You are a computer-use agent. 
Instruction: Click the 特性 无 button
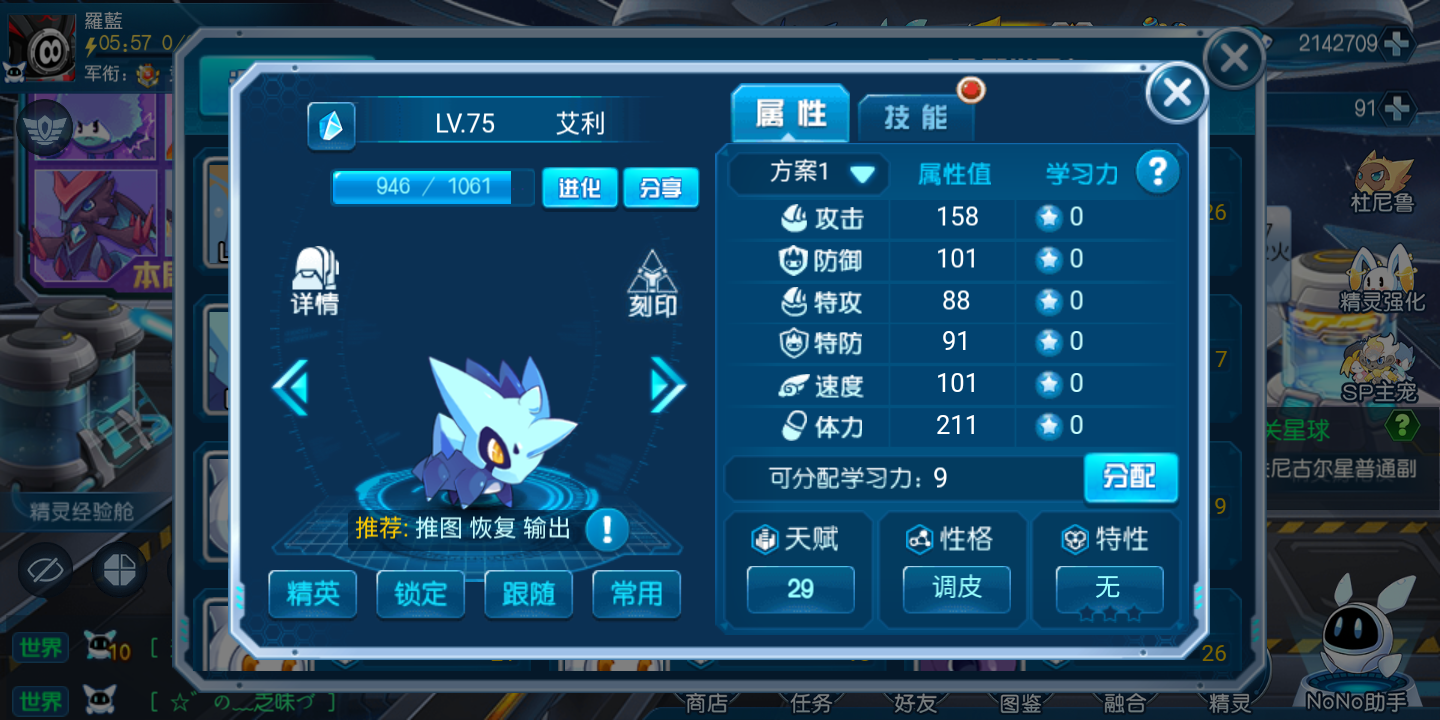click(x=1109, y=588)
